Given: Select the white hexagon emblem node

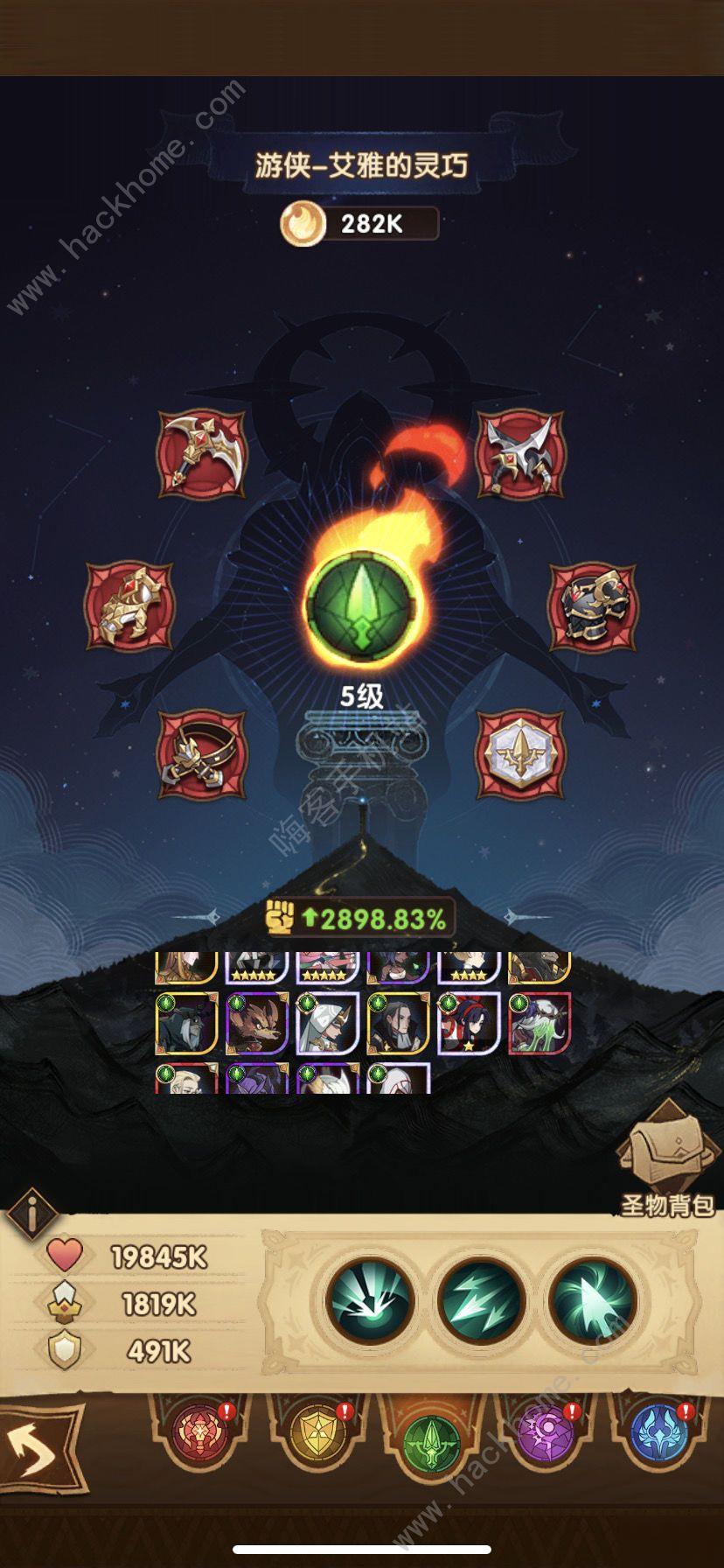Looking at the screenshot, I should (520, 754).
